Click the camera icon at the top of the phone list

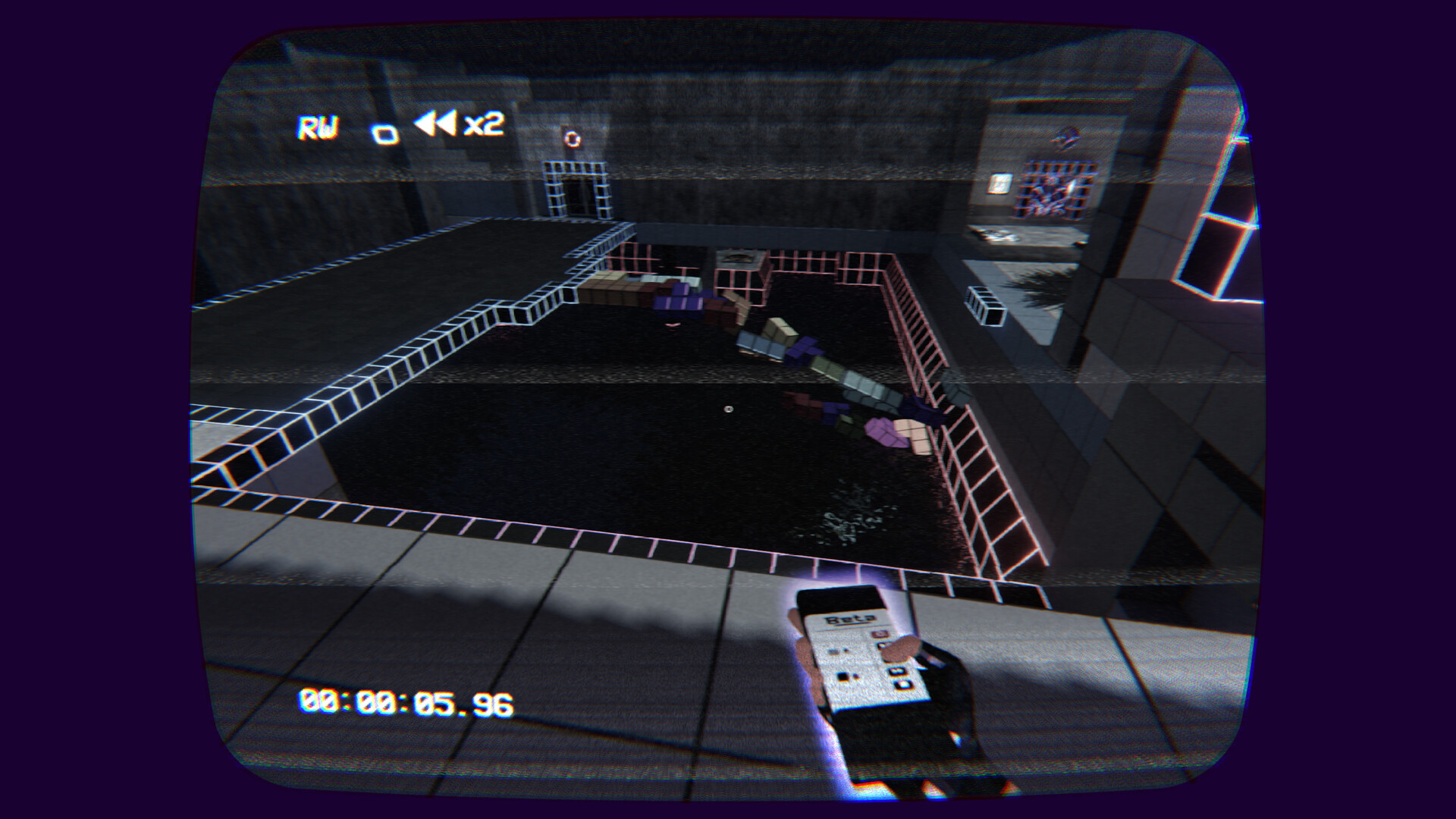pos(880,634)
